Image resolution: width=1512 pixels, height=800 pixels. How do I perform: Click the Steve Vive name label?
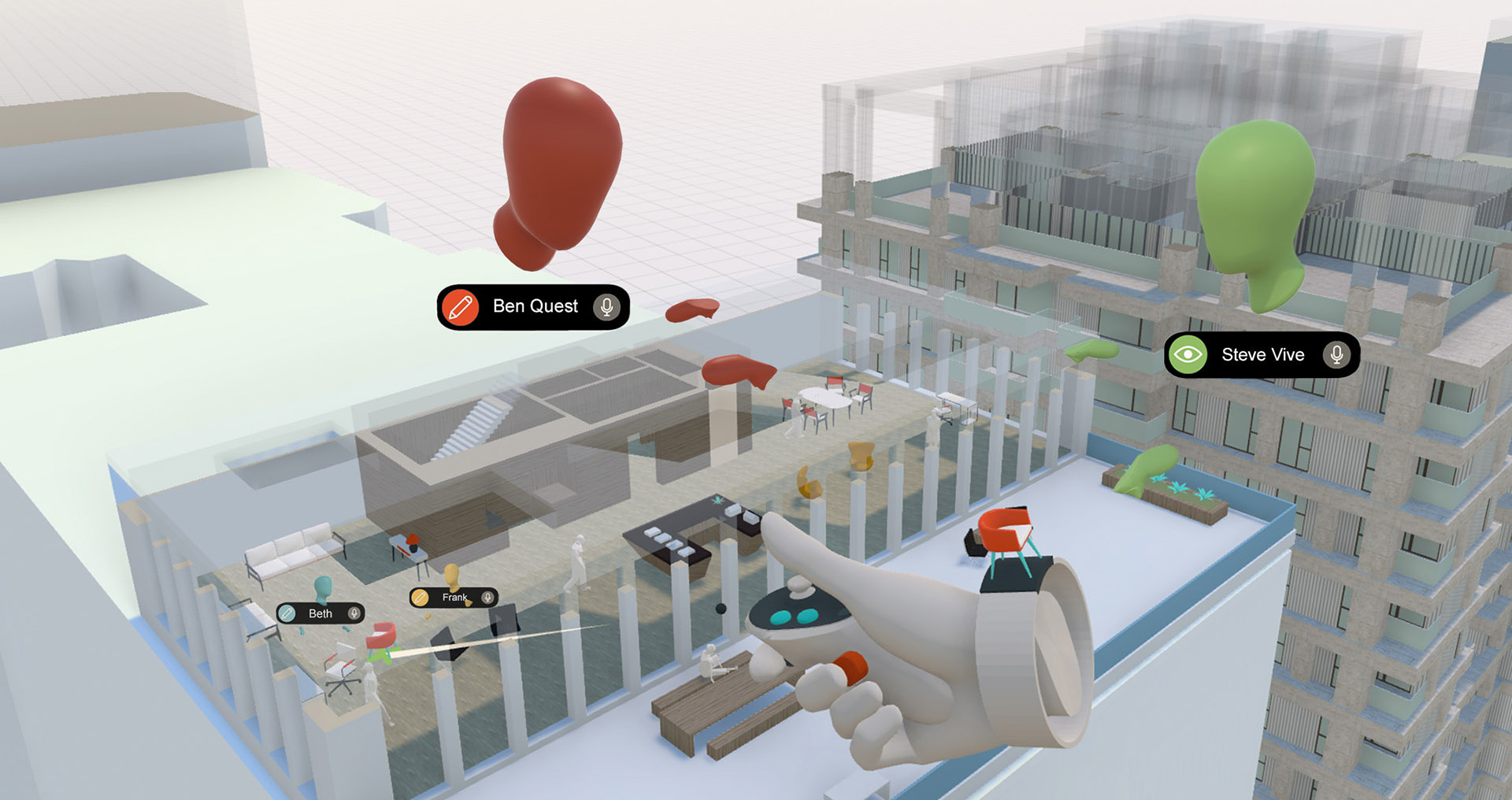[x=1262, y=355]
